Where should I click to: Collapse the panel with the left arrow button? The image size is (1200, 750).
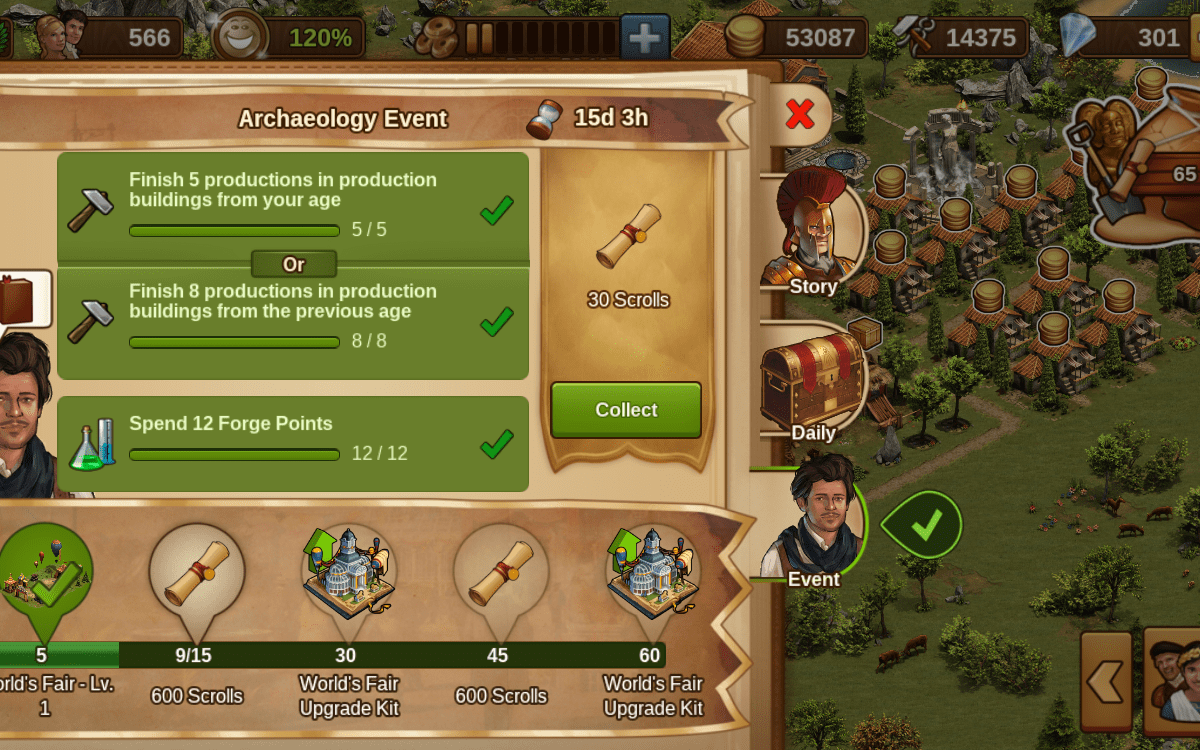click(1106, 681)
